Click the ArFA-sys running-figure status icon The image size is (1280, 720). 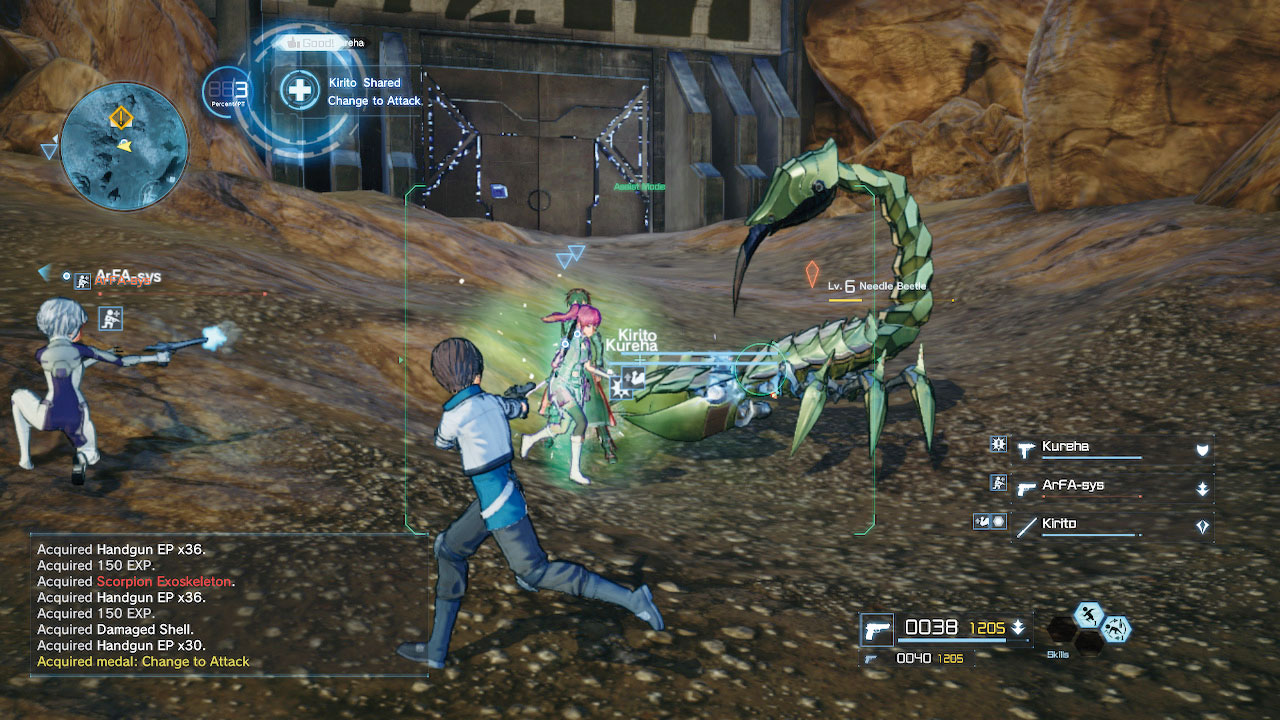click(x=998, y=483)
